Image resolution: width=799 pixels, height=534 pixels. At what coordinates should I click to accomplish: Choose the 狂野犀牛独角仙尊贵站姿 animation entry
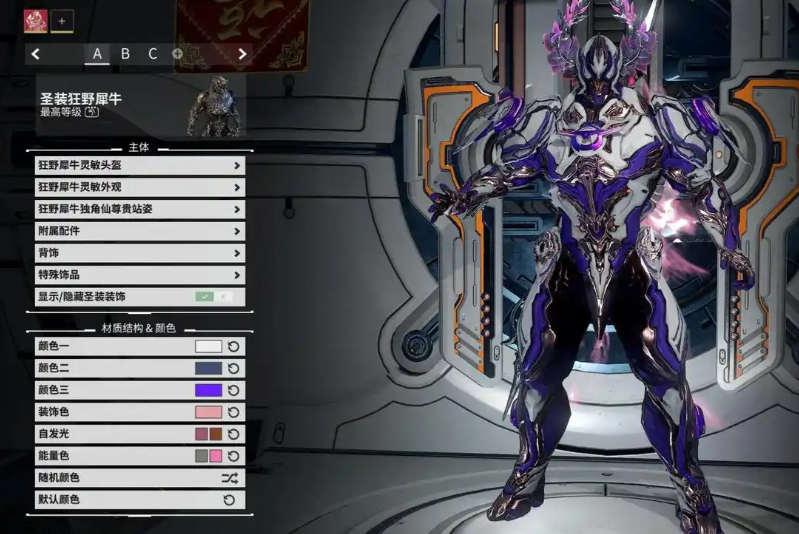[x=140, y=209]
